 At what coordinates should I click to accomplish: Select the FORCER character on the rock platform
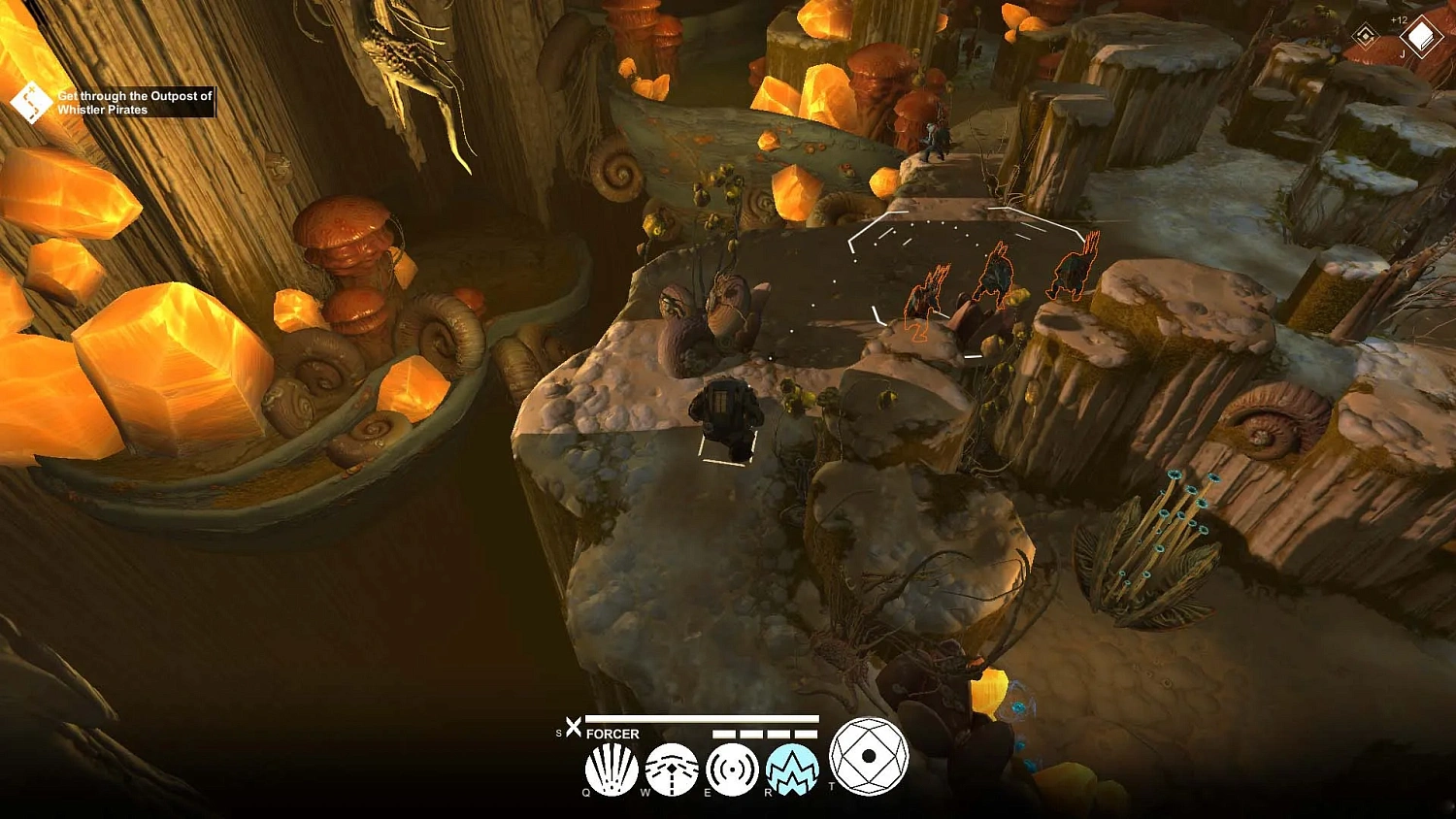click(x=726, y=412)
